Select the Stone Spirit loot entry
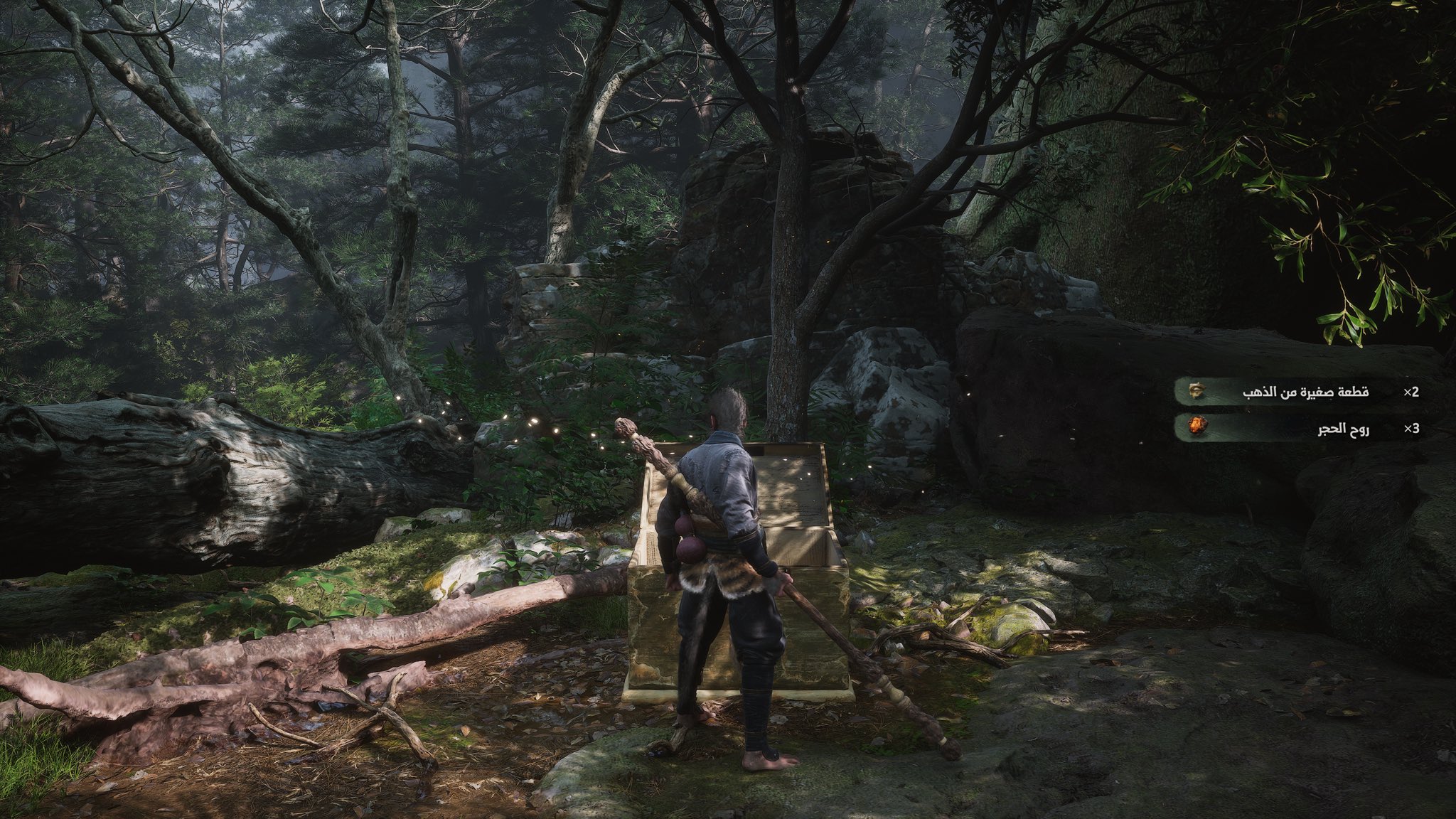The image size is (1456, 819). (1298, 428)
